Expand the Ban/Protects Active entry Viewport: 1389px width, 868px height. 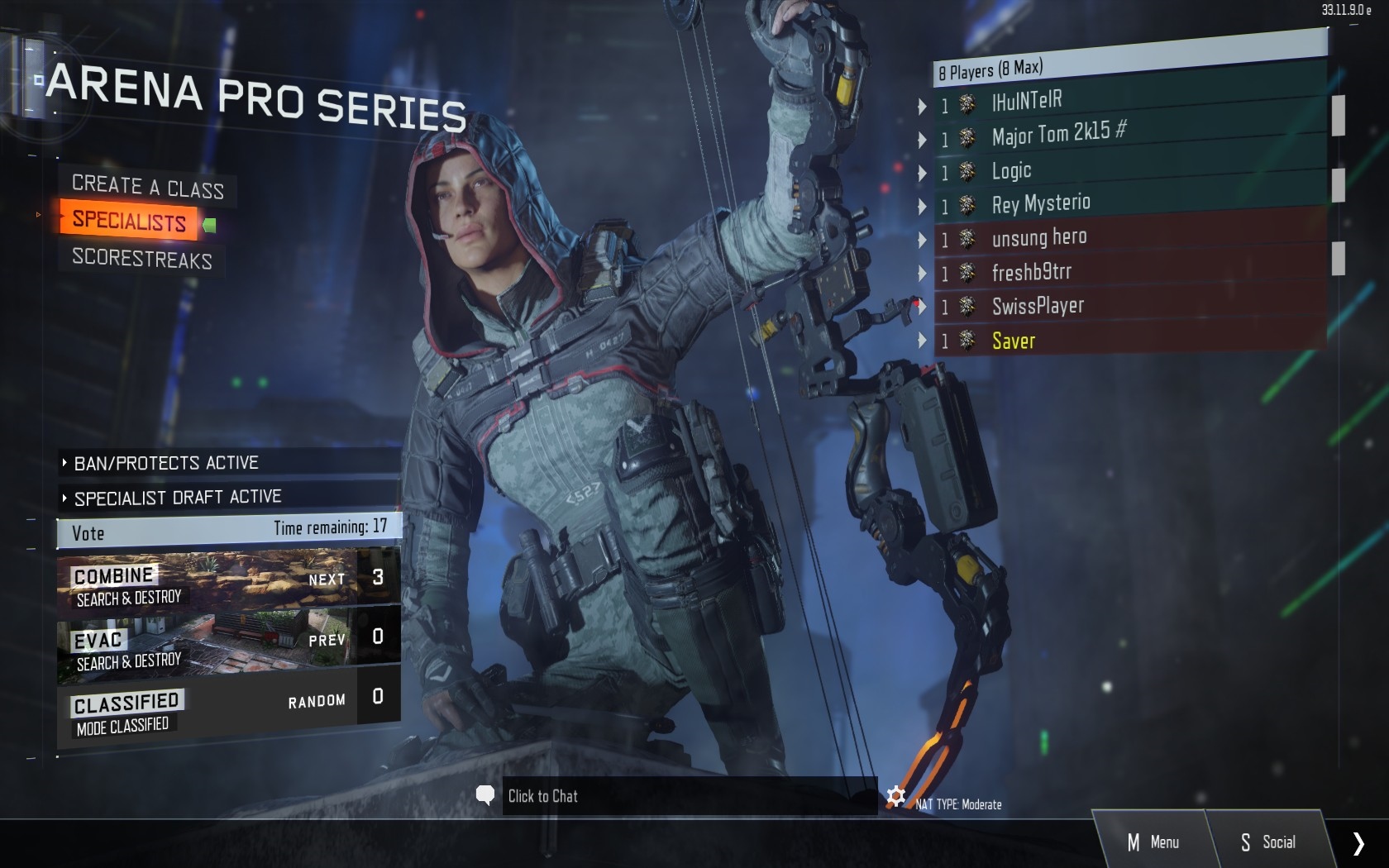click(165, 463)
